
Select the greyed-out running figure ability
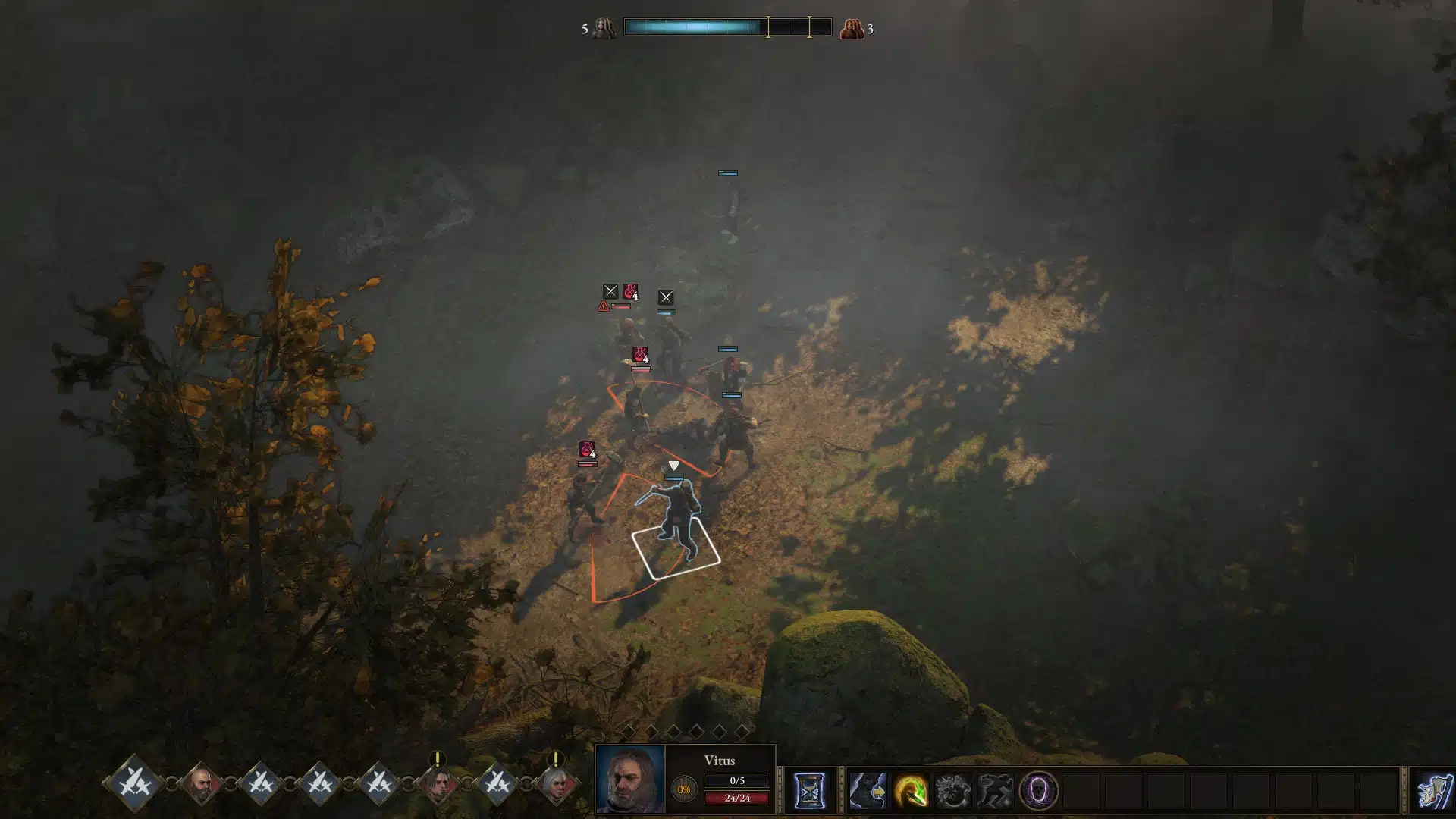pos(995,791)
